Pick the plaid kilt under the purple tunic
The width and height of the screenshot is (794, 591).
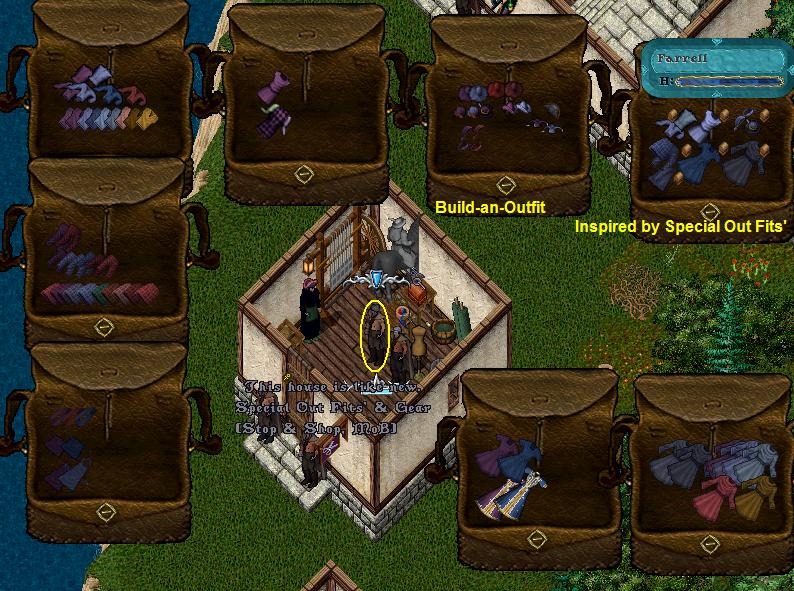270,124
